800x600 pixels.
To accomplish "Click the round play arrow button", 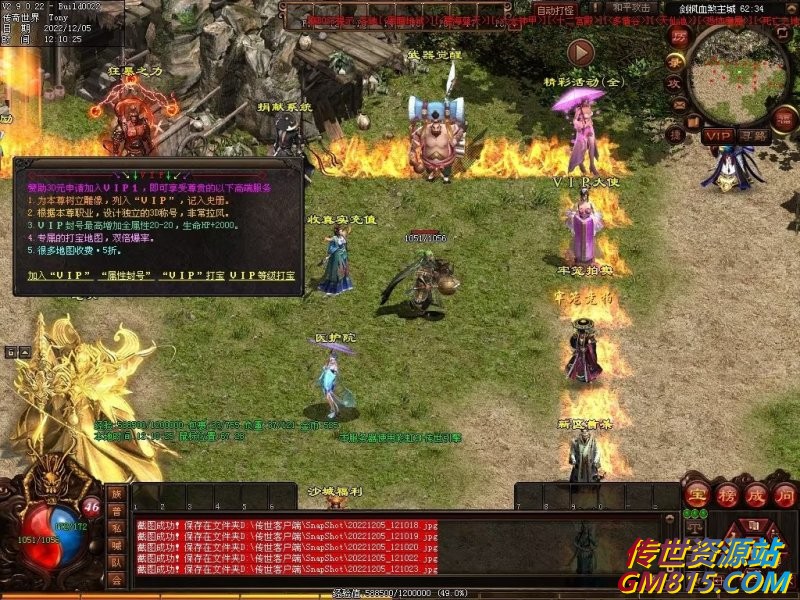I will [580, 52].
